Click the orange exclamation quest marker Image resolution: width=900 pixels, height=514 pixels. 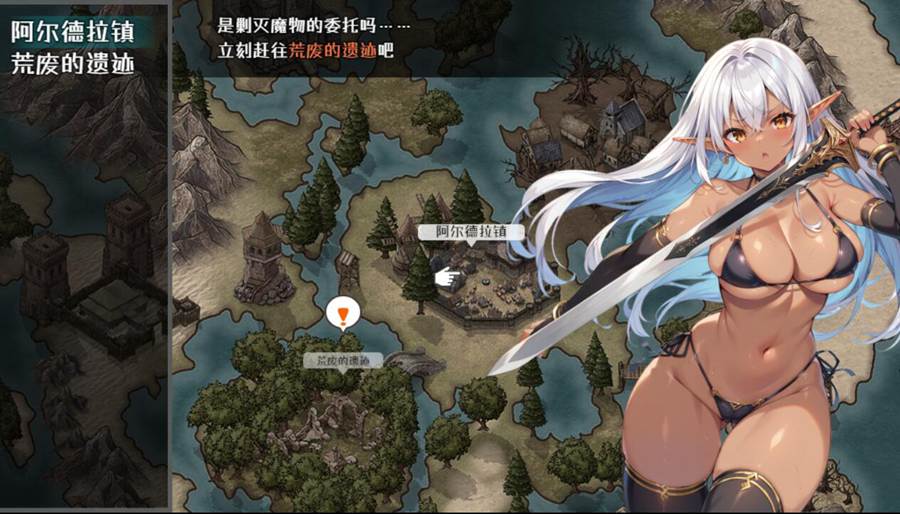point(343,315)
